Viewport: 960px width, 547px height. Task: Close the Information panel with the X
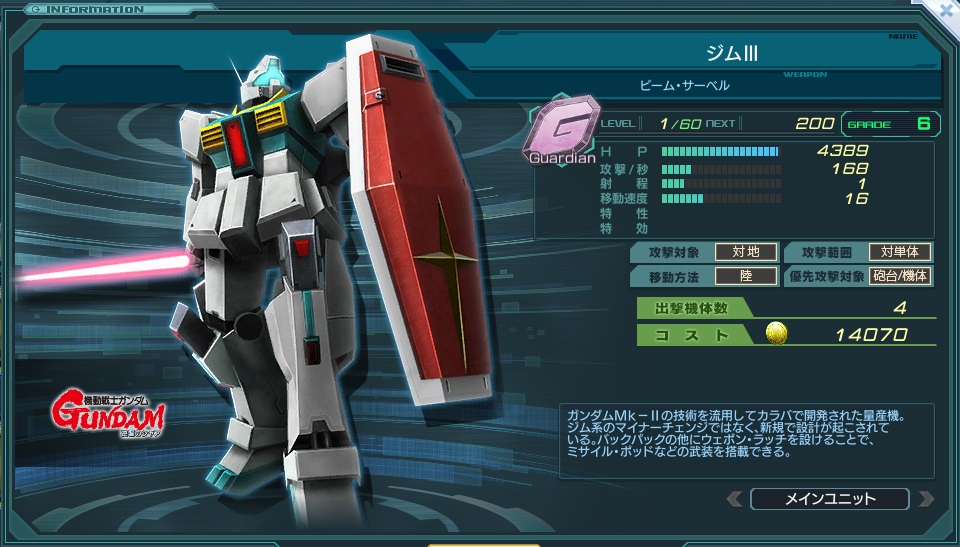pos(946,12)
